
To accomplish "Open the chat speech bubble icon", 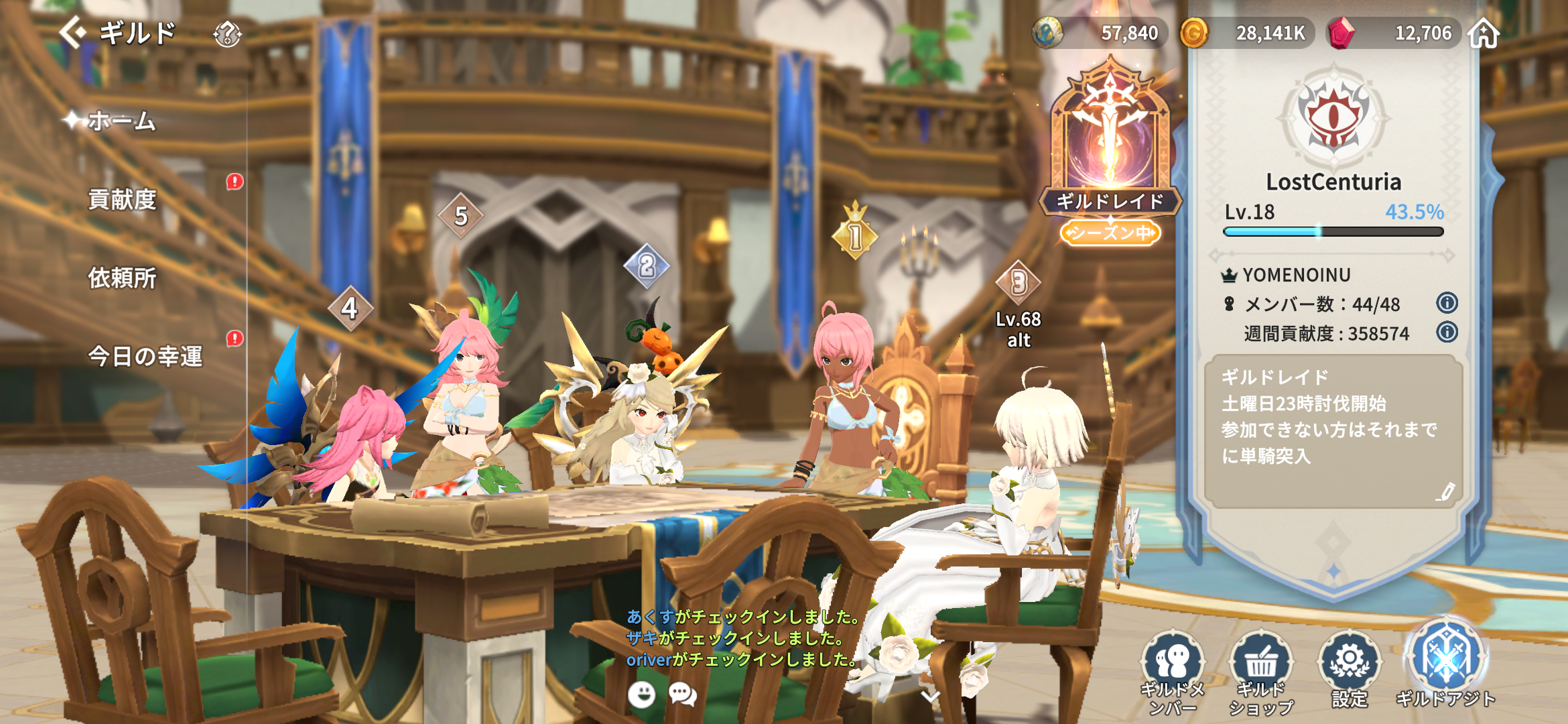I will tap(683, 695).
